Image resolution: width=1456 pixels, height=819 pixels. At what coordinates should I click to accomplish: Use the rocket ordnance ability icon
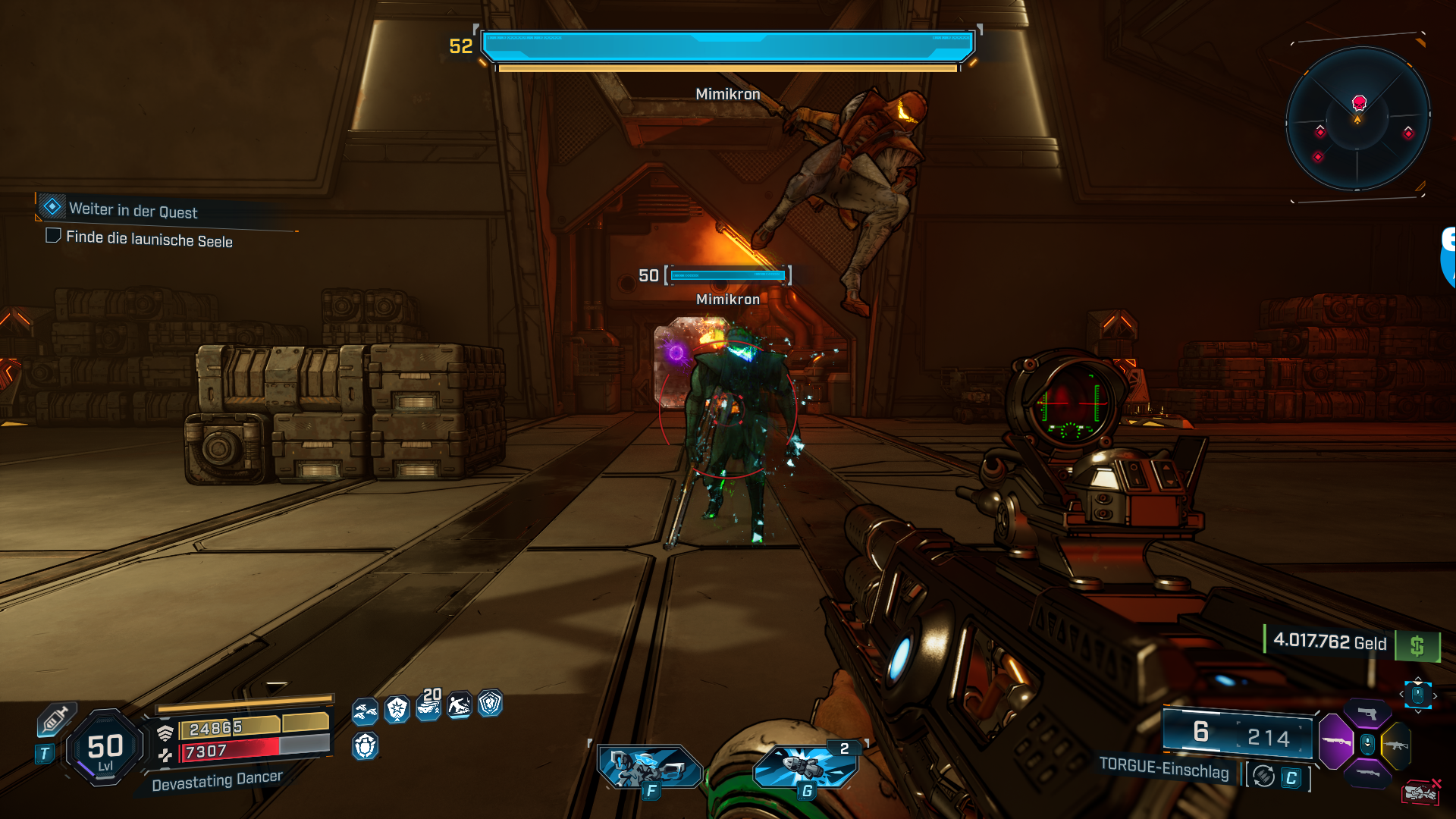click(805, 766)
